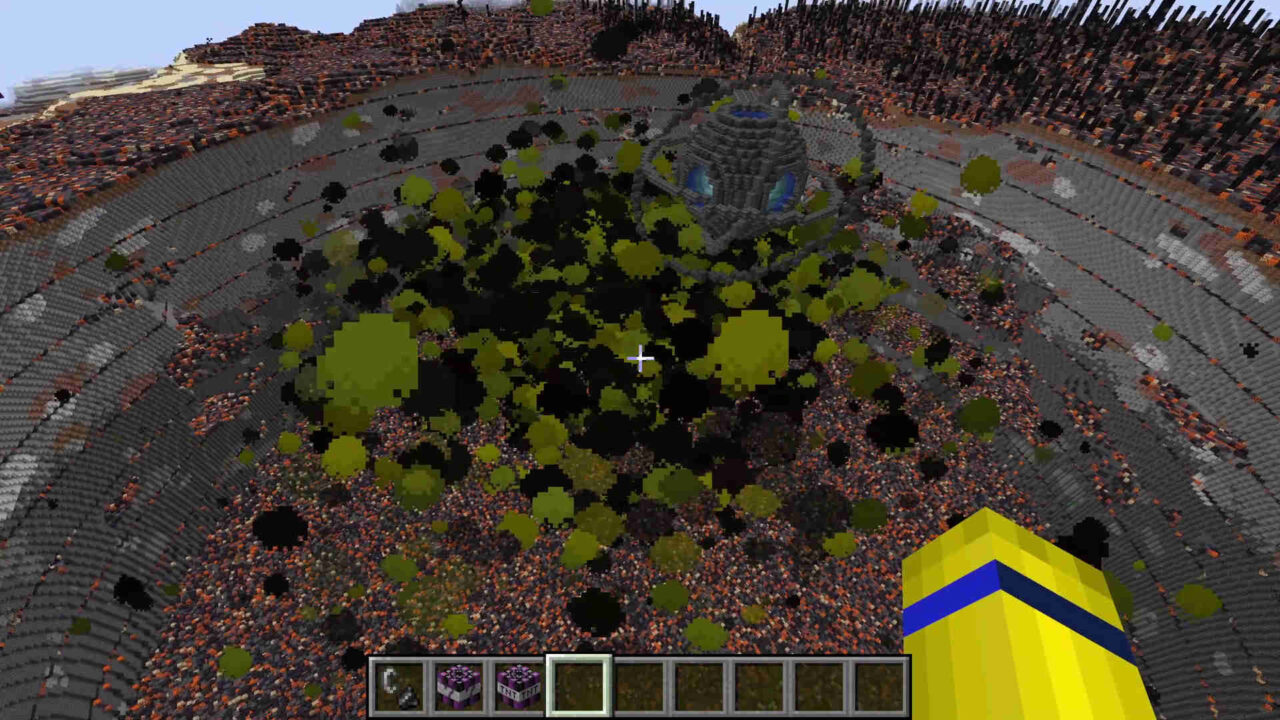Image resolution: width=1280 pixels, height=720 pixels.
Task: Click the white selection frame around slot four
Action: 580,656
